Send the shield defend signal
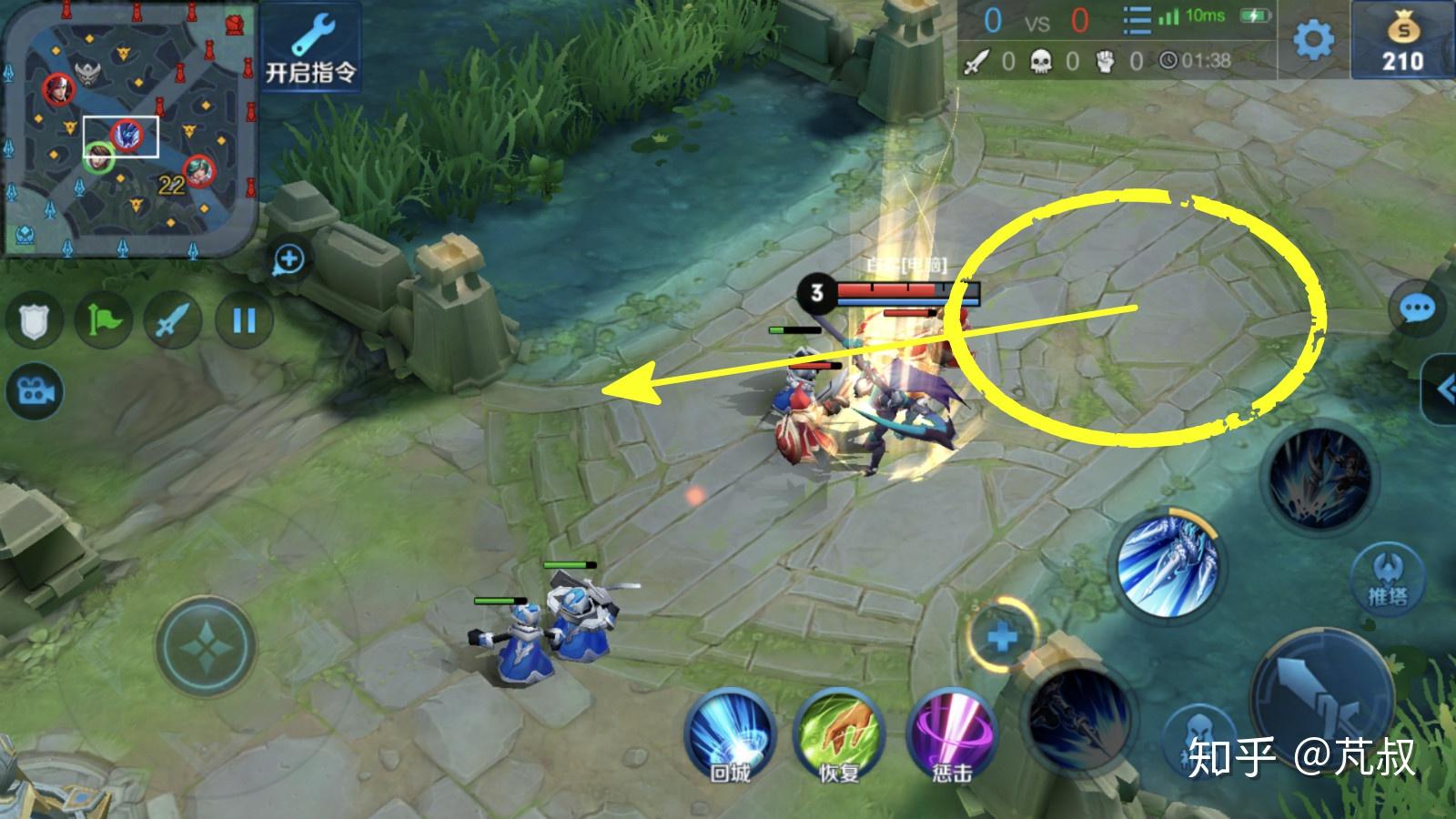Image resolution: width=1456 pixels, height=819 pixels. click(x=35, y=320)
